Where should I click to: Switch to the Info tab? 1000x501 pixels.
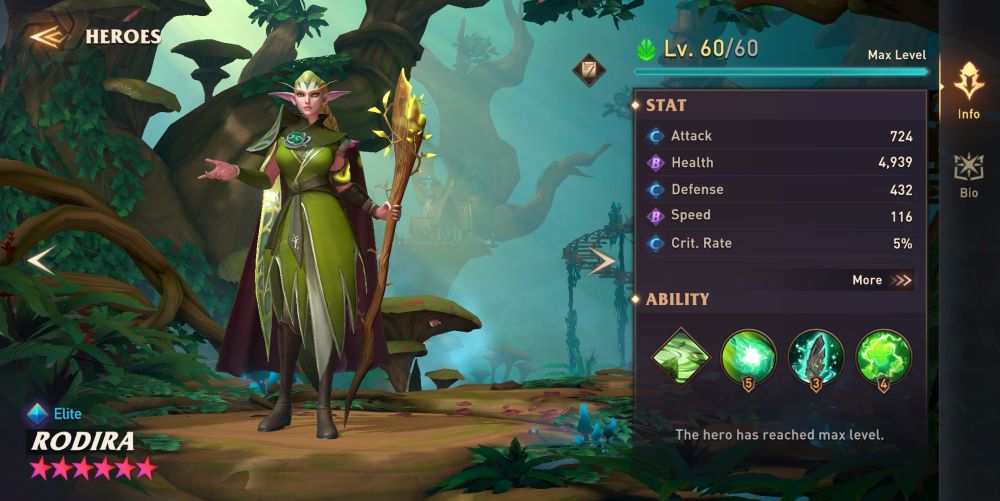pyautogui.click(x=968, y=90)
